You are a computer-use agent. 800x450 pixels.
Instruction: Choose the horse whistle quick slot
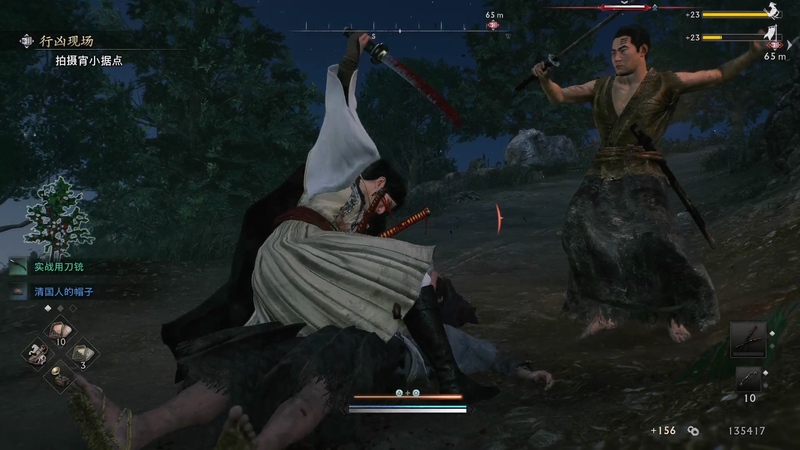point(37,353)
